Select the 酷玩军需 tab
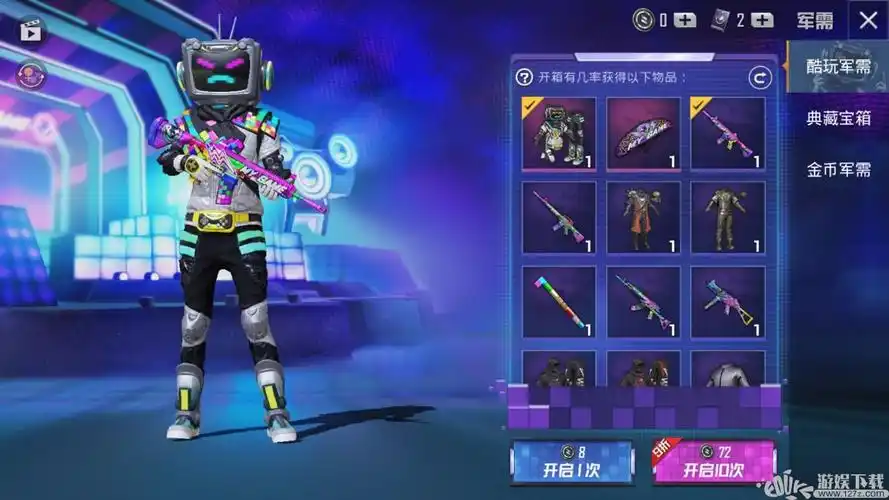Viewport: 889px width, 500px height. 839,67
